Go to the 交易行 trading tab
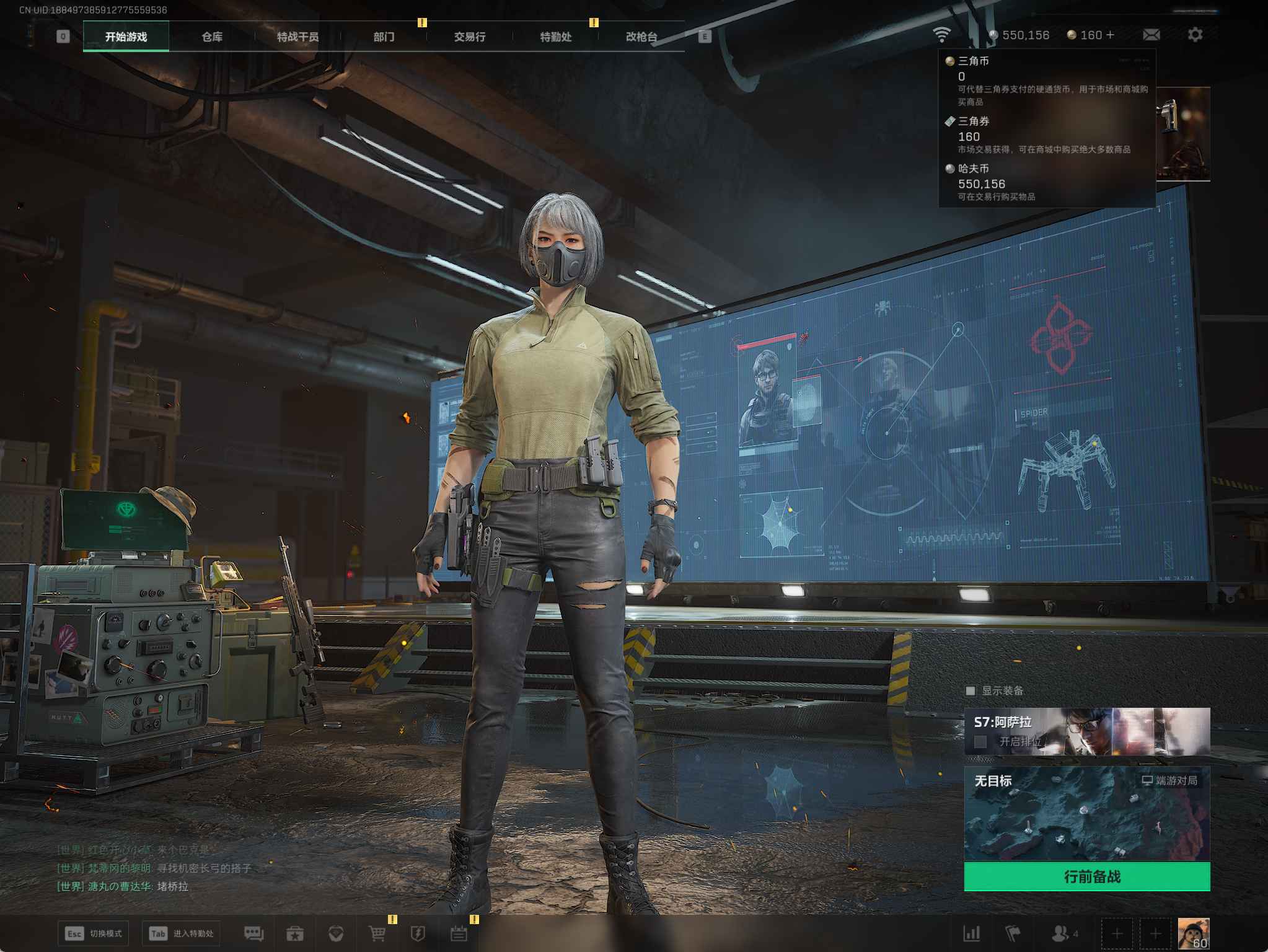This screenshot has height=952, width=1268. (469, 37)
